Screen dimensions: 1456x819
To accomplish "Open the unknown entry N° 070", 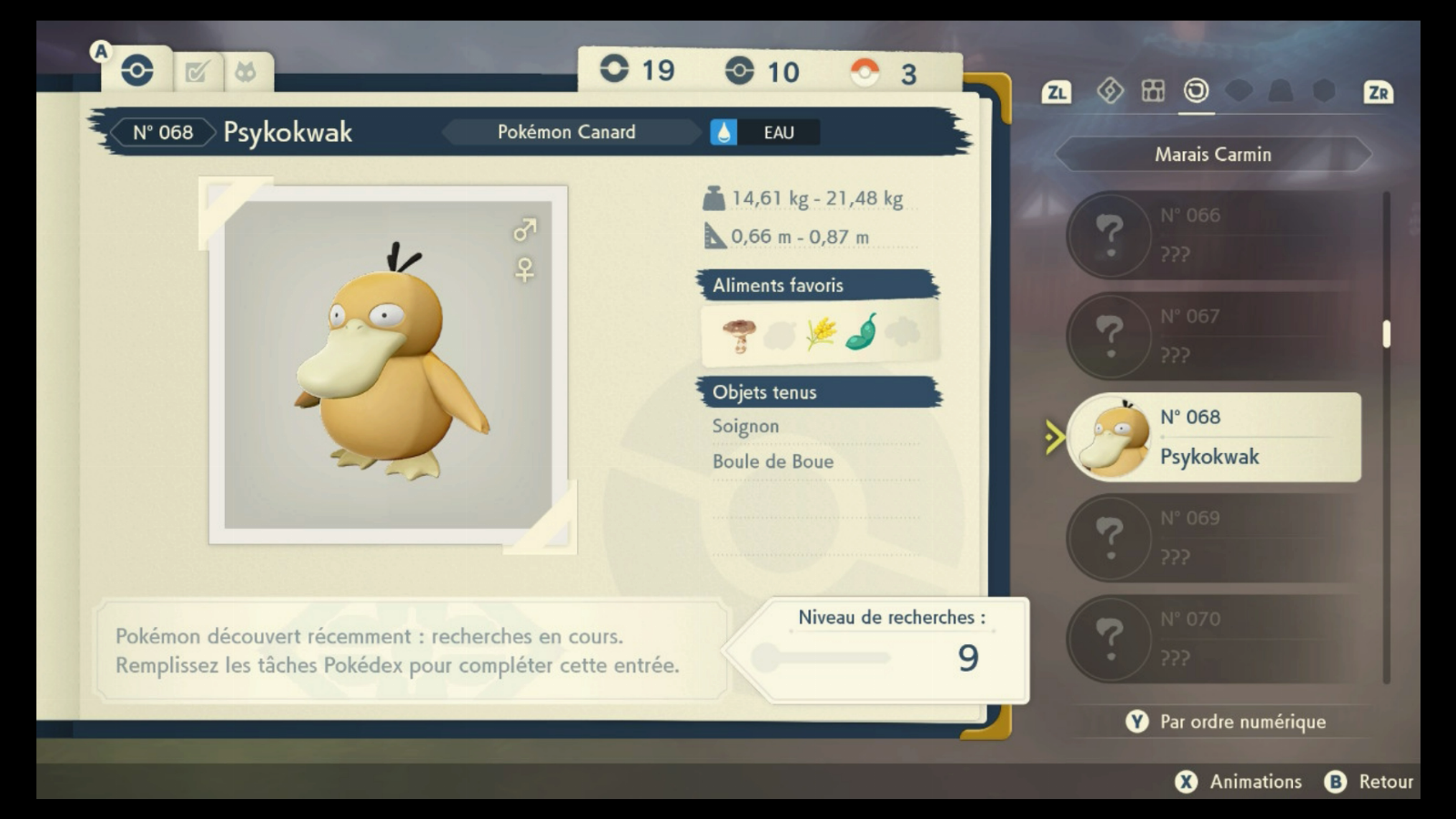I will [x=1213, y=639].
